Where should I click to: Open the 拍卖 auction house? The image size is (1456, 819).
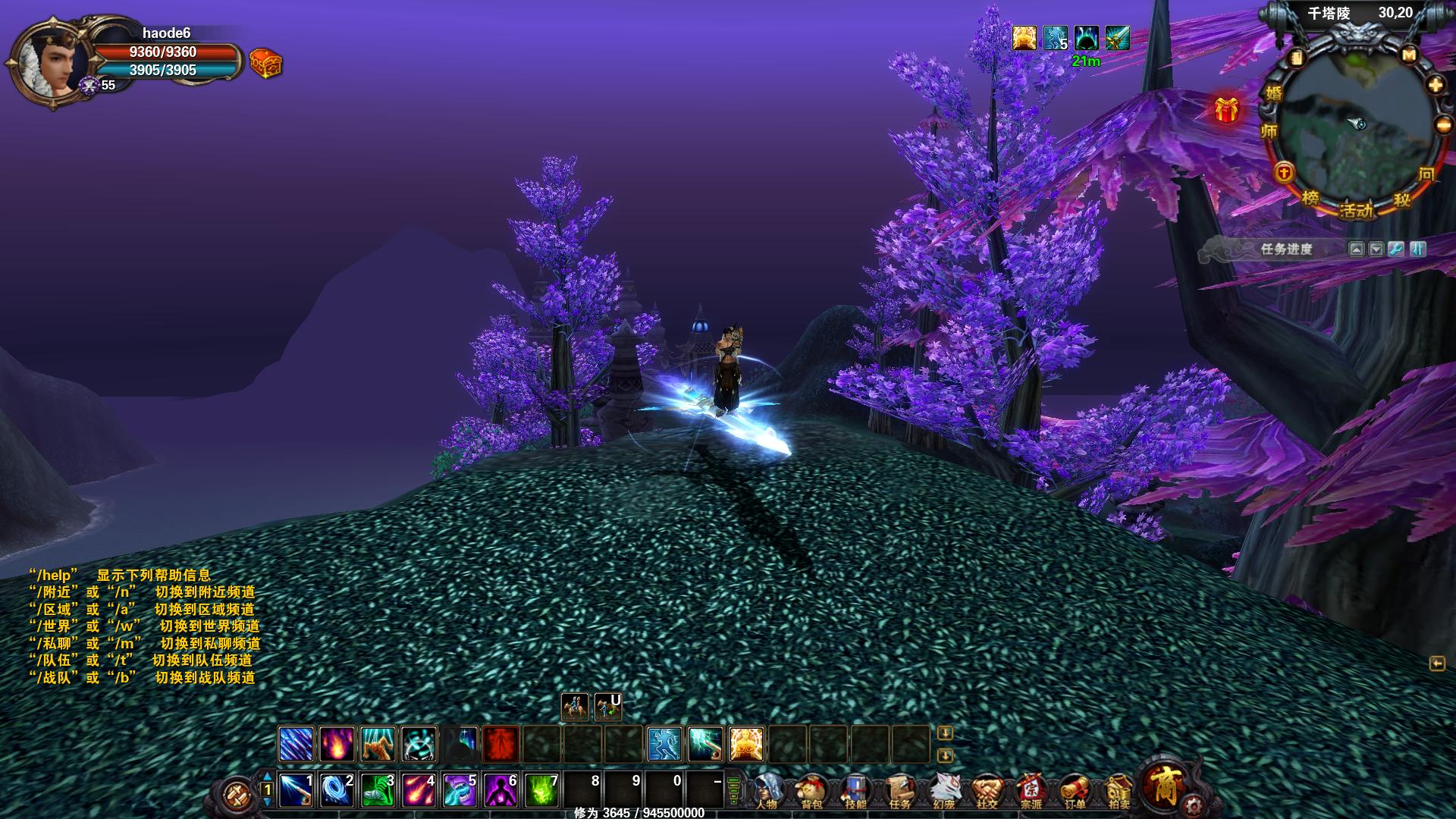click(1119, 791)
